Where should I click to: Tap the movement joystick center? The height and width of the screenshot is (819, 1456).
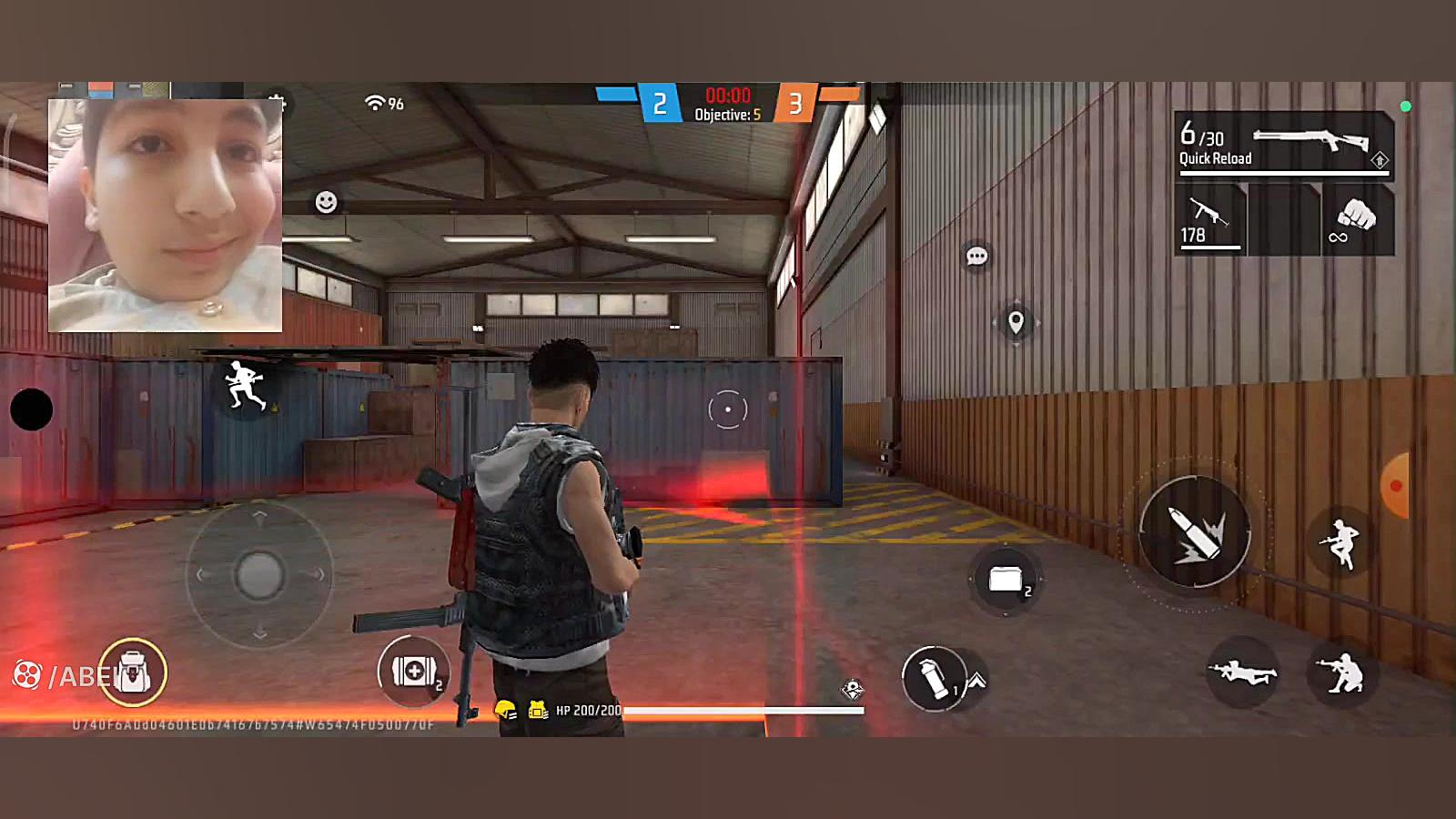click(x=259, y=575)
